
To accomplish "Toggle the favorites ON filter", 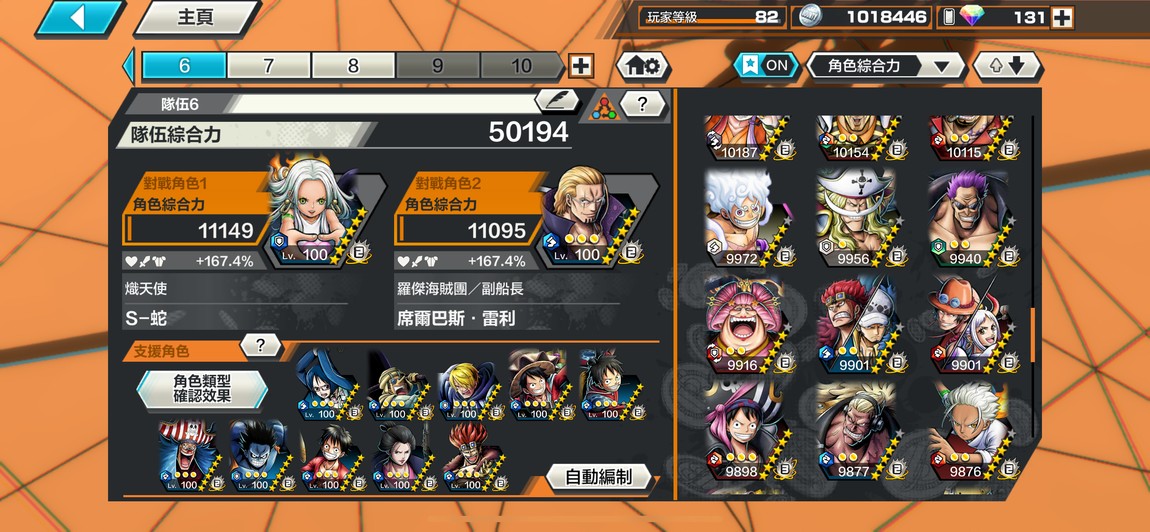I will click(x=765, y=66).
